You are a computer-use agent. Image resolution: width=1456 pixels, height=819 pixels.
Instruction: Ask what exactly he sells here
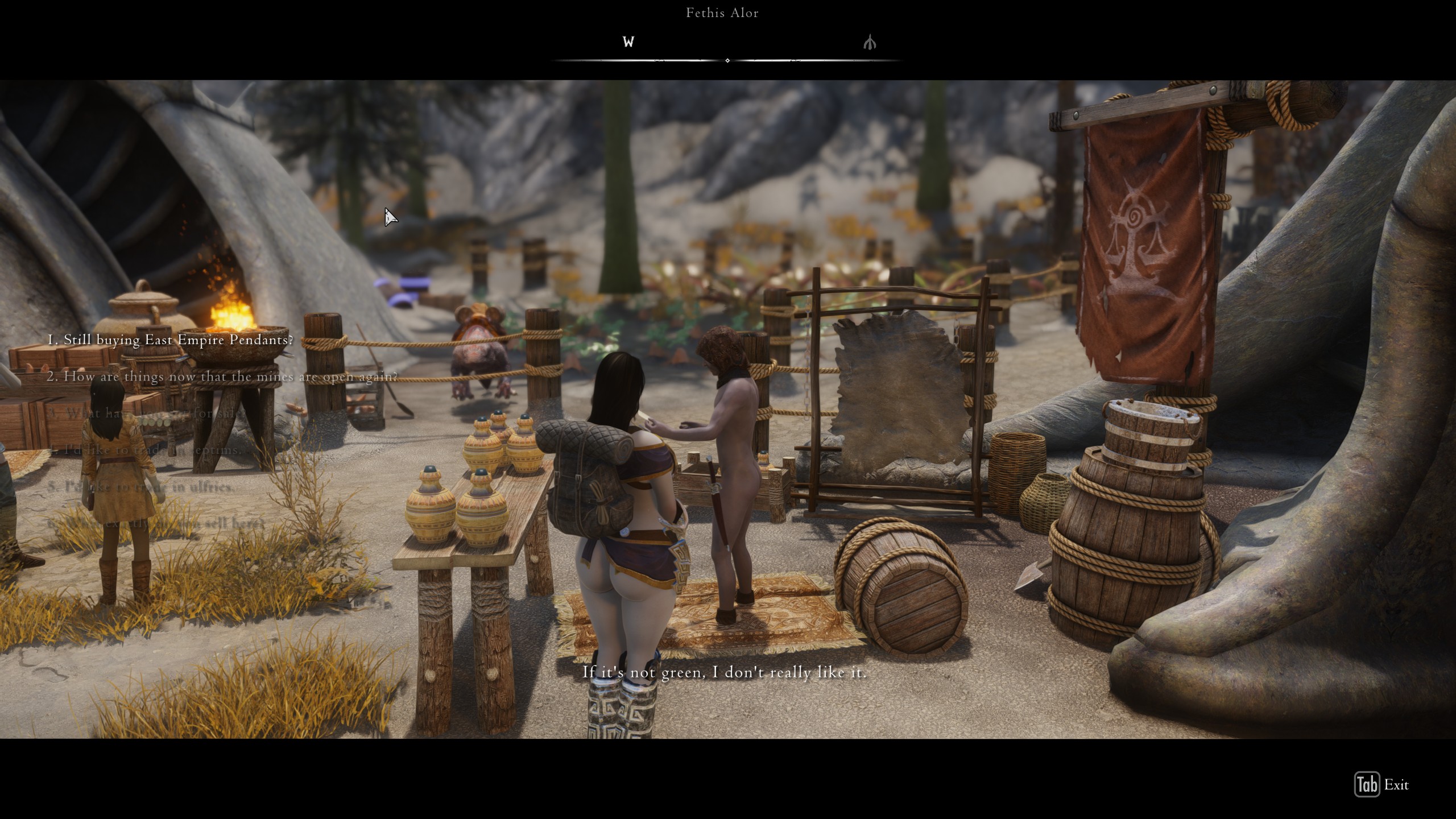[156, 523]
